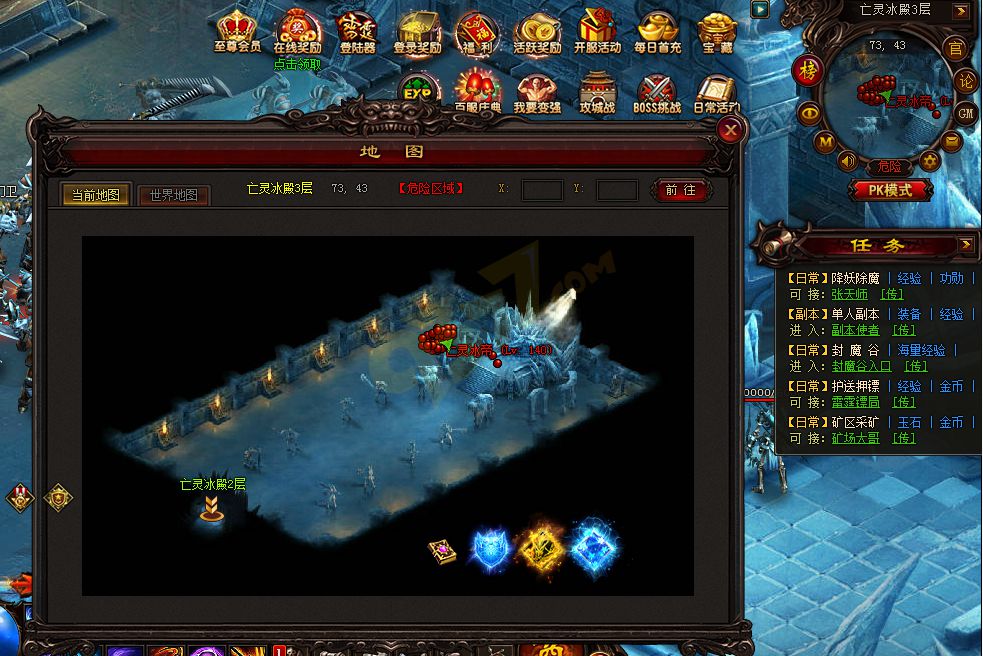Image resolution: width=983 pixels, height=656 pixels.
Task: Click the 张天师 quest NPC link
Action: pos(849,295)
